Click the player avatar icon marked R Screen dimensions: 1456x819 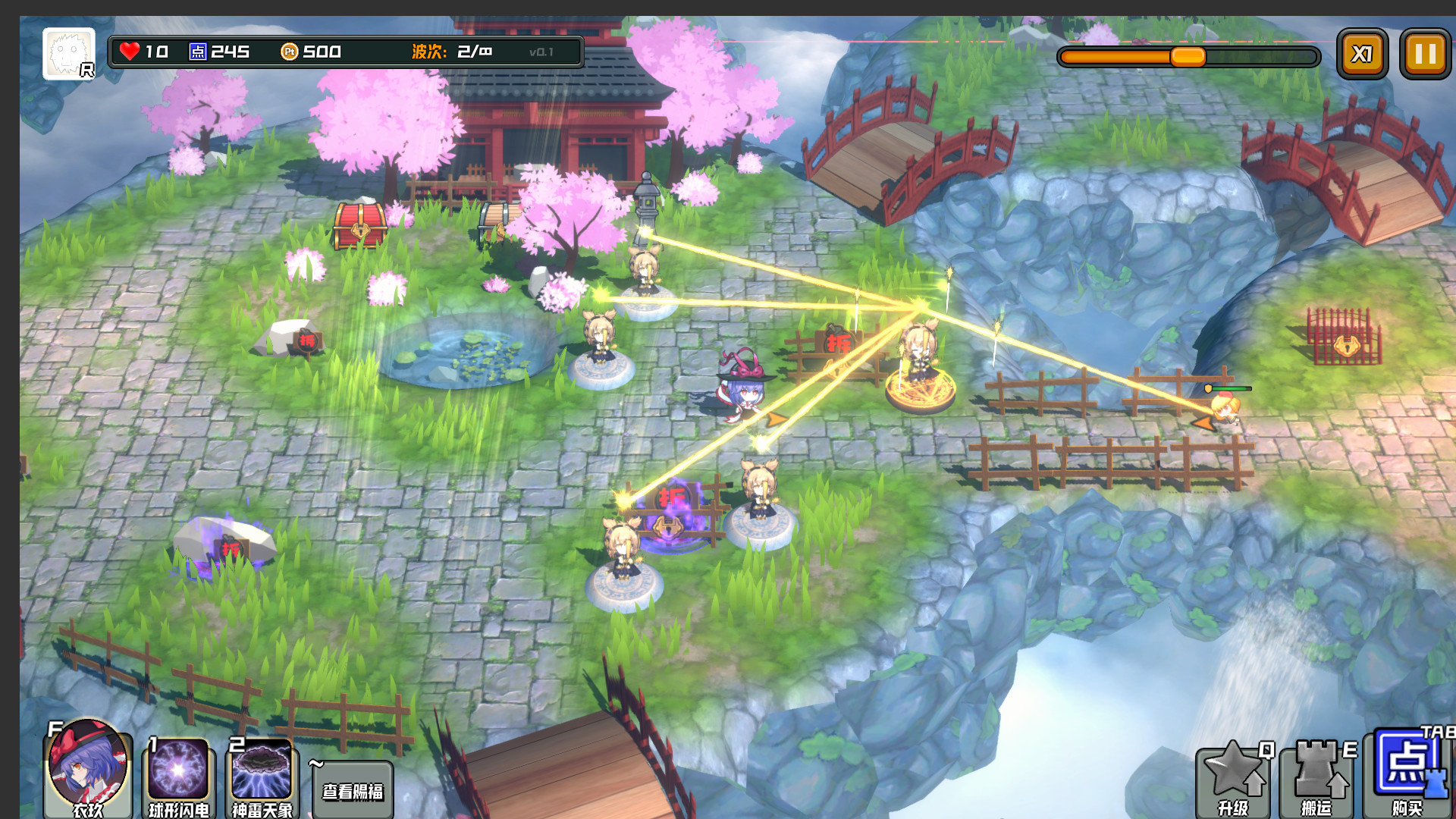68,53
